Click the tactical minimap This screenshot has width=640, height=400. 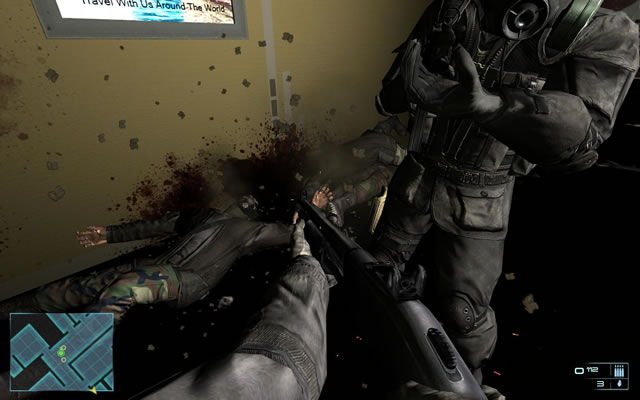click(61, 352)
